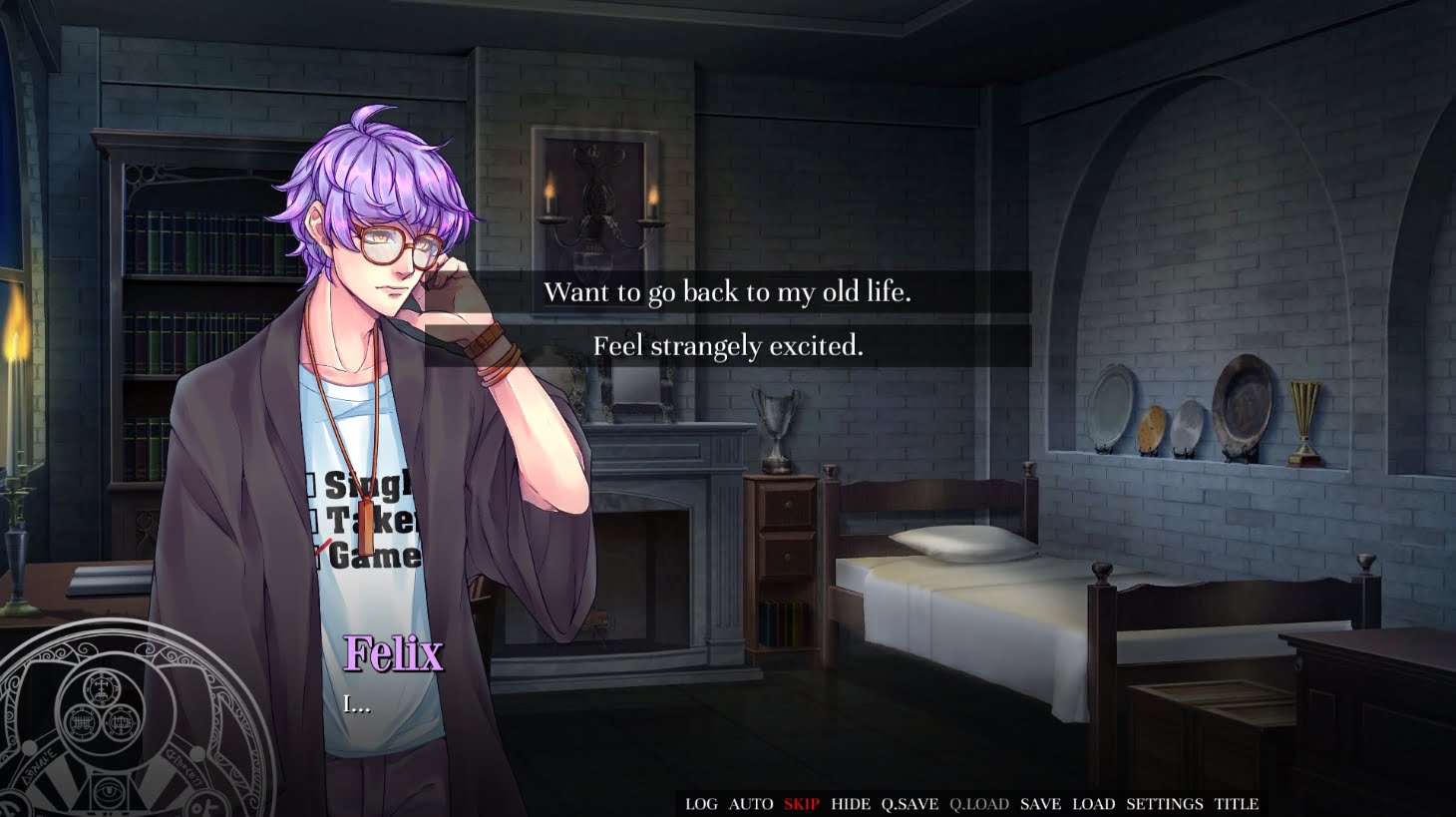Quick load with Q.LOAD
Image resolution: width=1456 pixels, height=817 pixels.
pos(979,804)
